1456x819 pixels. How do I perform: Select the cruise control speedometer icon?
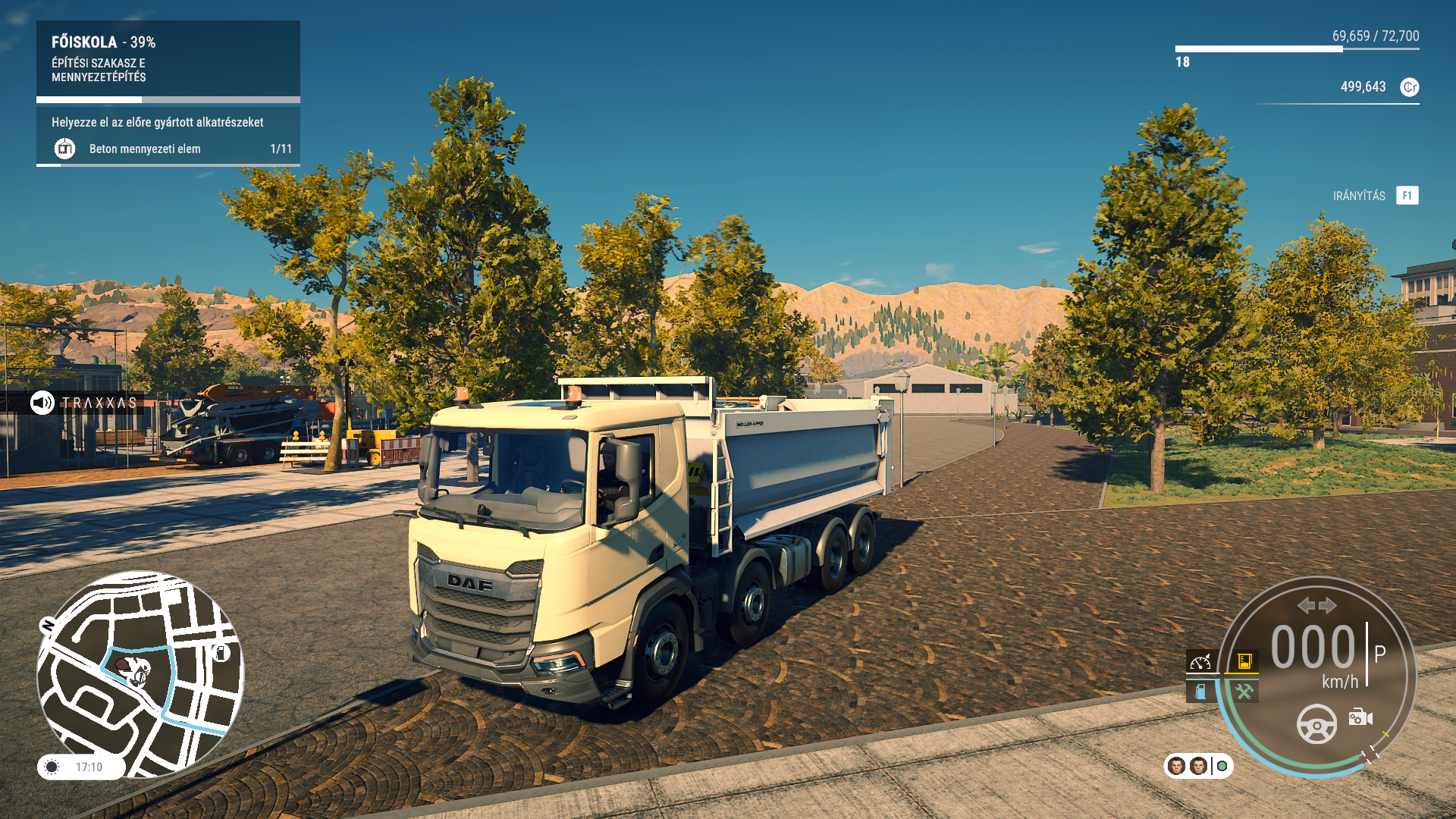[x=1200, y=661]
